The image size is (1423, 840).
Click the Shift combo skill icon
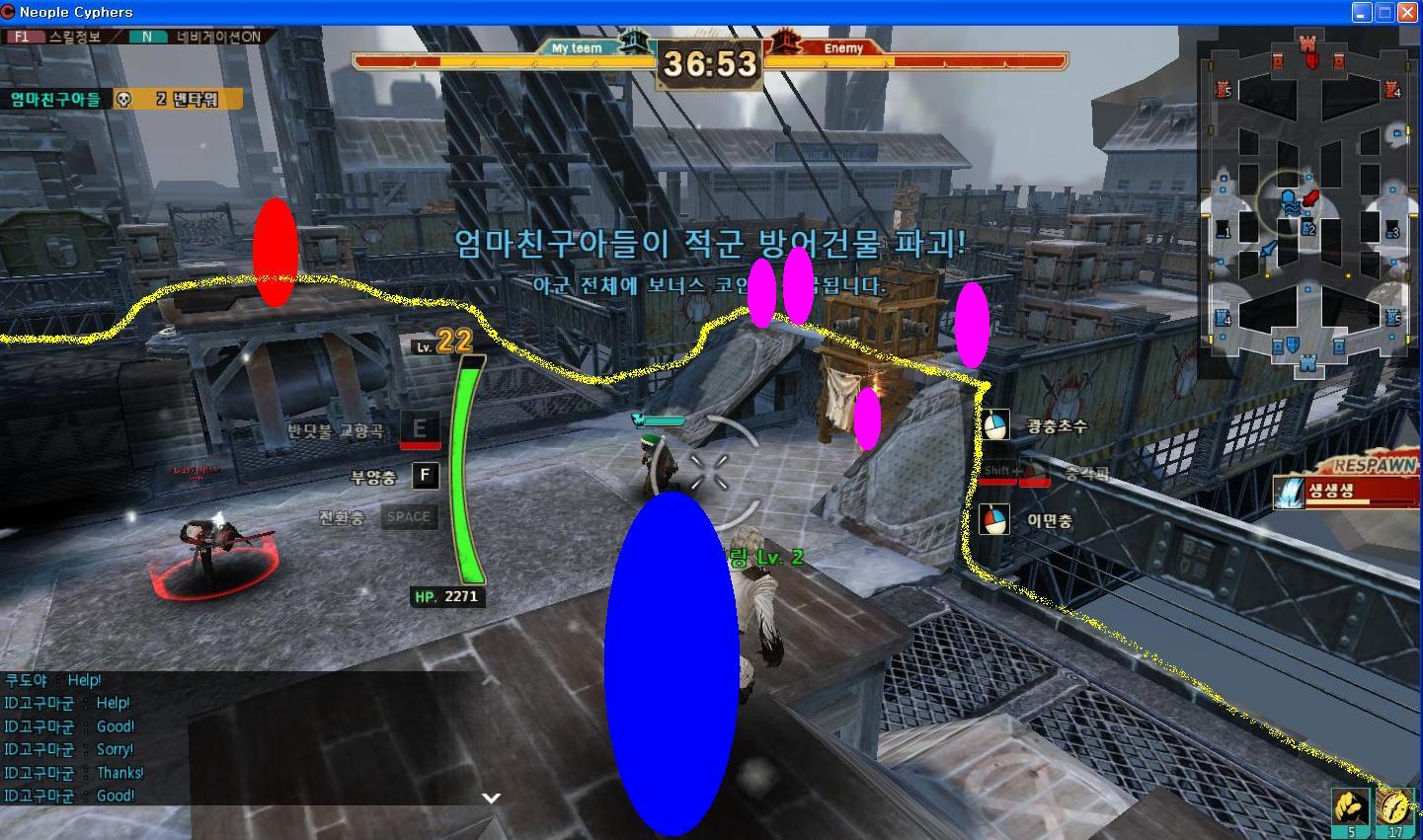pos(1015,473)
